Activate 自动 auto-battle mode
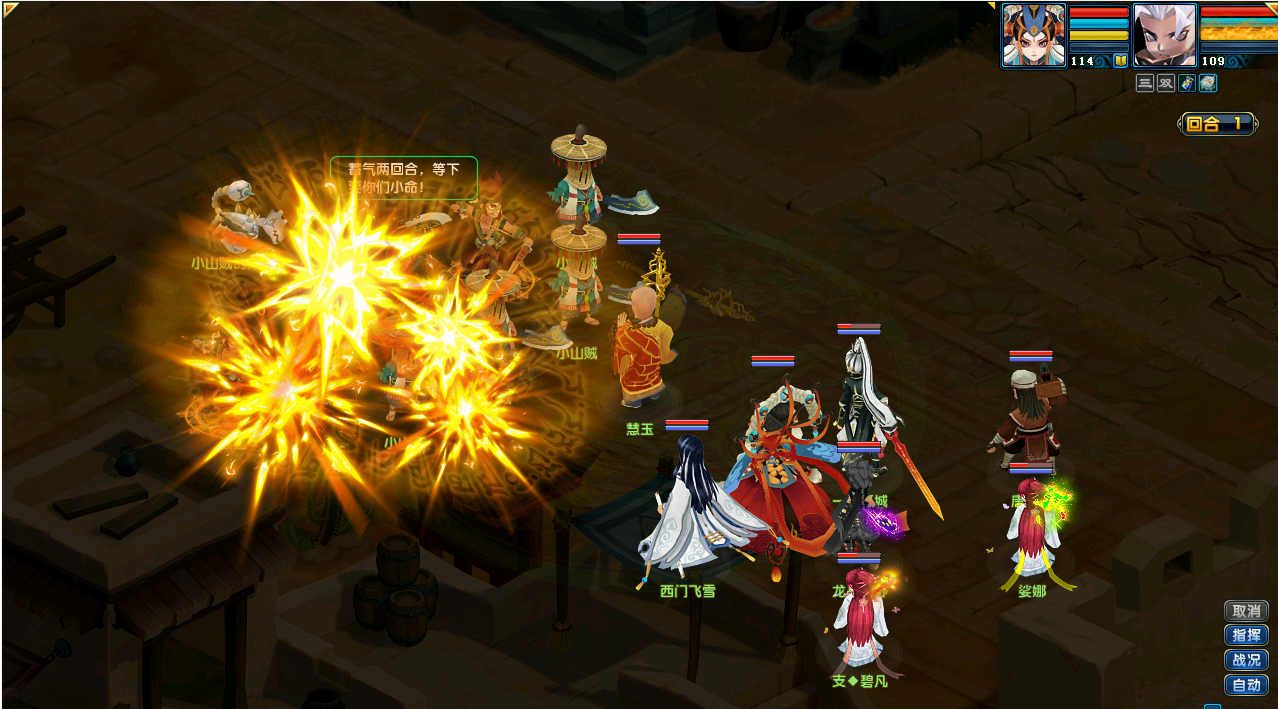 (x=1246, y=685)
